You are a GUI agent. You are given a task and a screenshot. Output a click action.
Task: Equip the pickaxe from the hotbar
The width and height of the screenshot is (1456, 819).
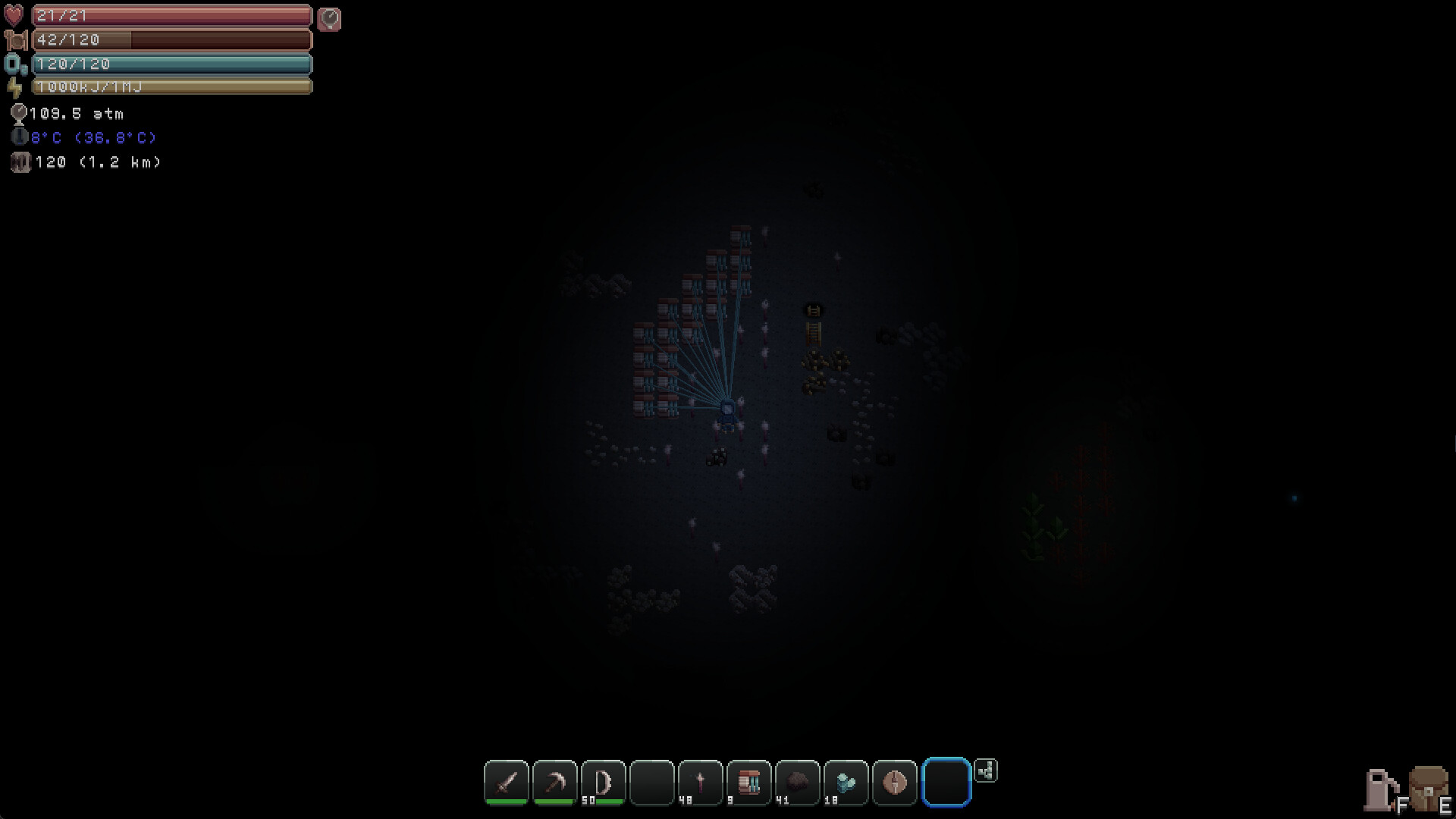[554, 781]
